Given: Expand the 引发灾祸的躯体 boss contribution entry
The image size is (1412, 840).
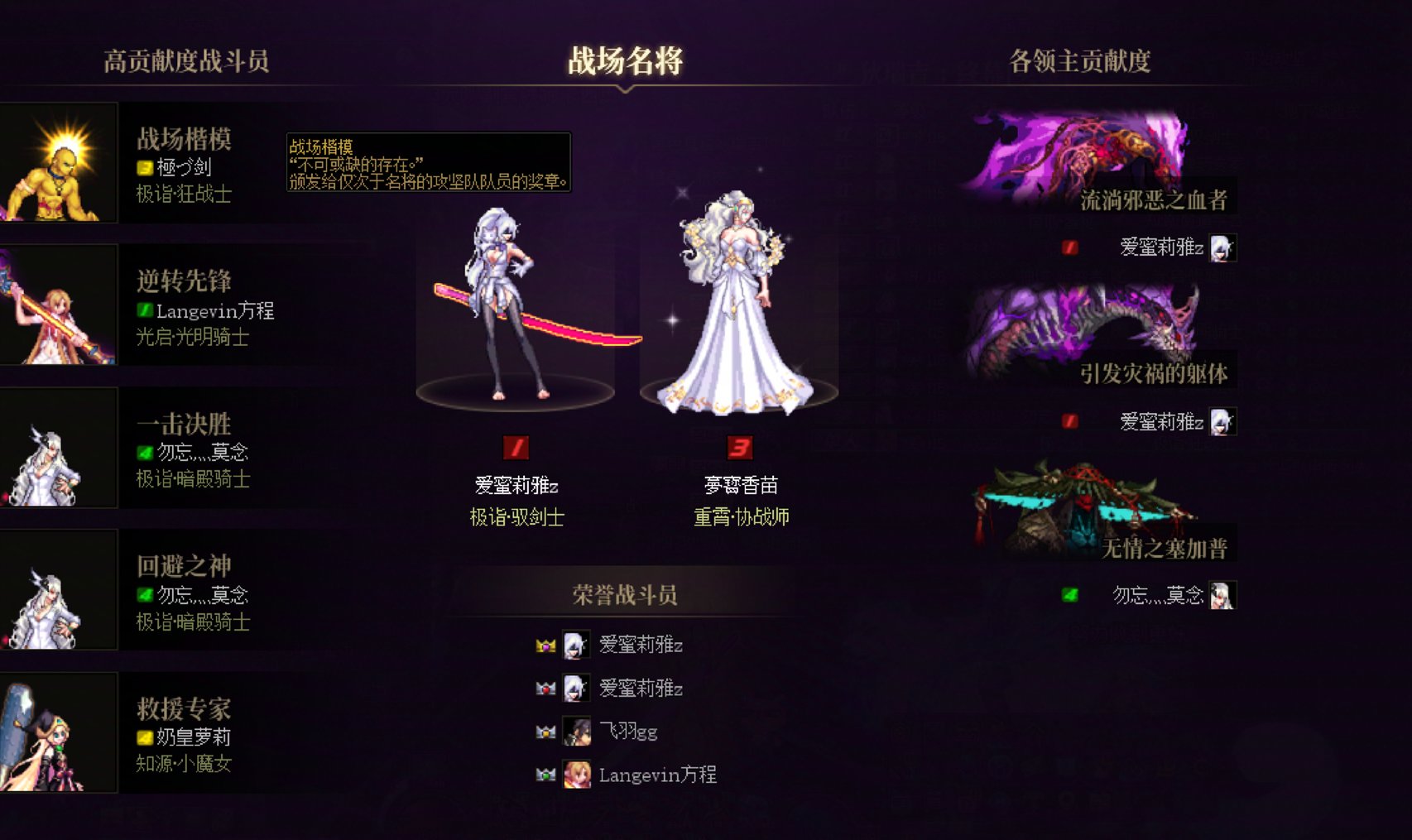Looking at the screenshot, I should pos(1158,372).
